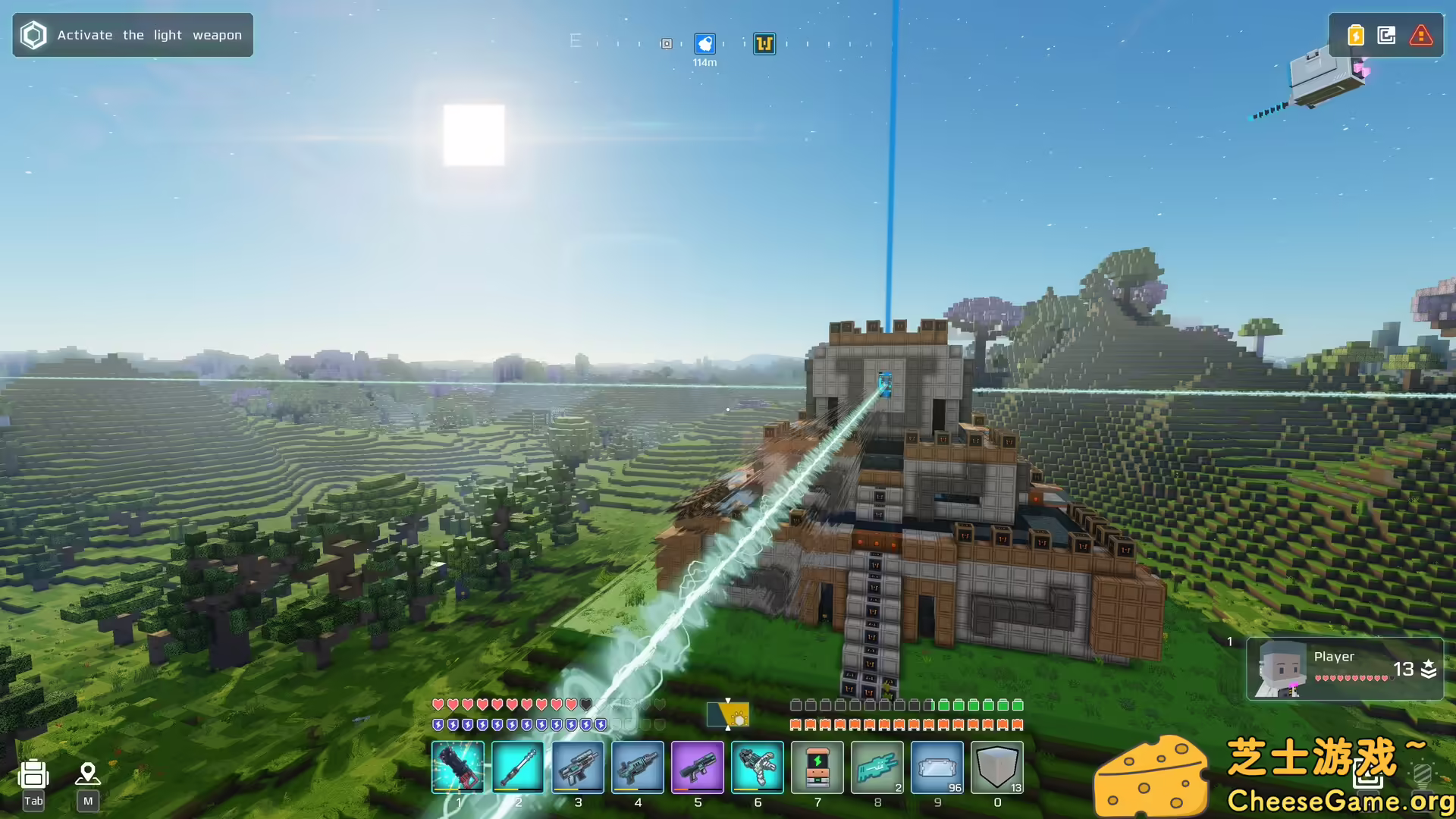Image resolution: width=1456 pixels, height=819 pixels.
Task: Select the teal blueprint gun with count 2
Action: click(x=877, y=767)
